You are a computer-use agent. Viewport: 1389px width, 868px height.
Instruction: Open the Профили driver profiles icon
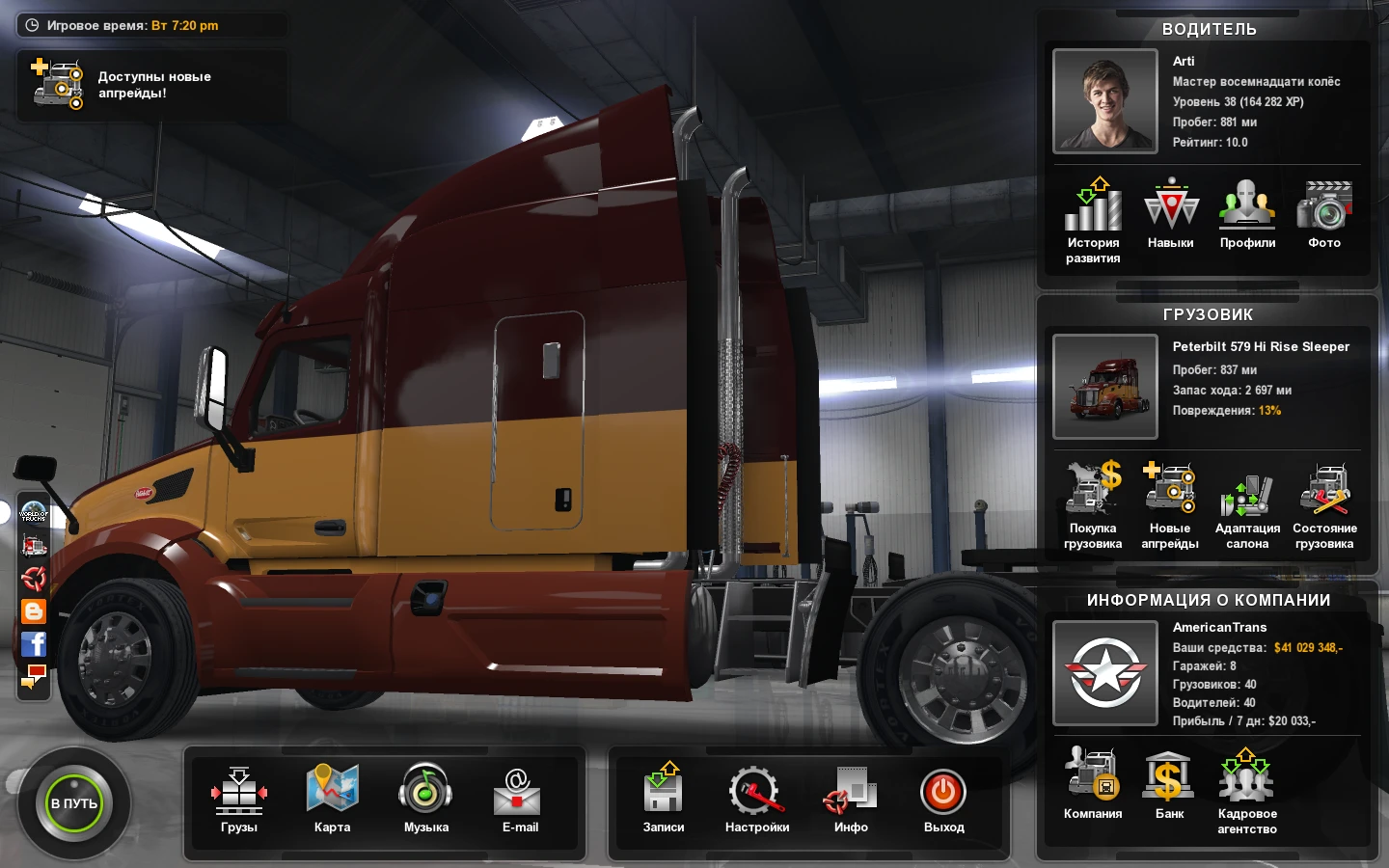pos(1247,207)
